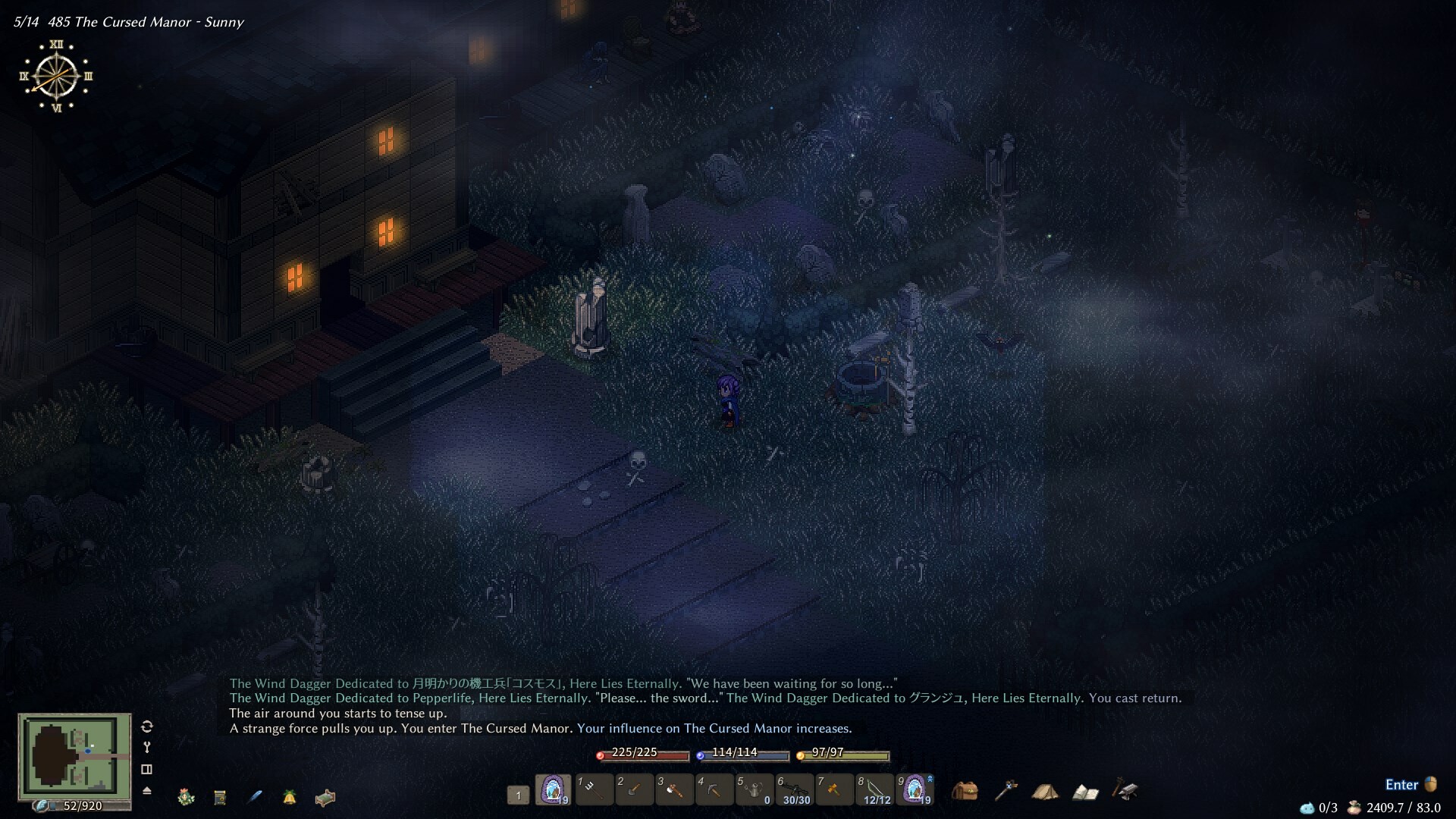The width and height of the screenshot is (1456, 819).
Task: Select the hammer in hotbar slot 7
Action: click(x=834, y=790)
